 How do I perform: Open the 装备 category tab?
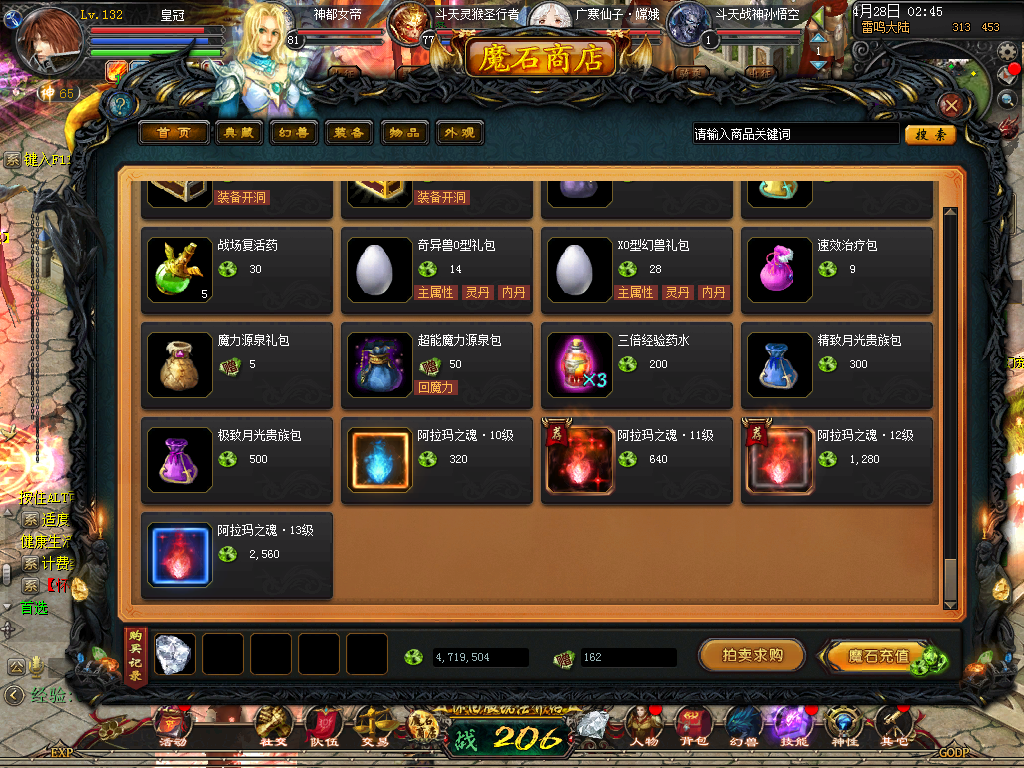pyautogui.click(x=349, y=133)
